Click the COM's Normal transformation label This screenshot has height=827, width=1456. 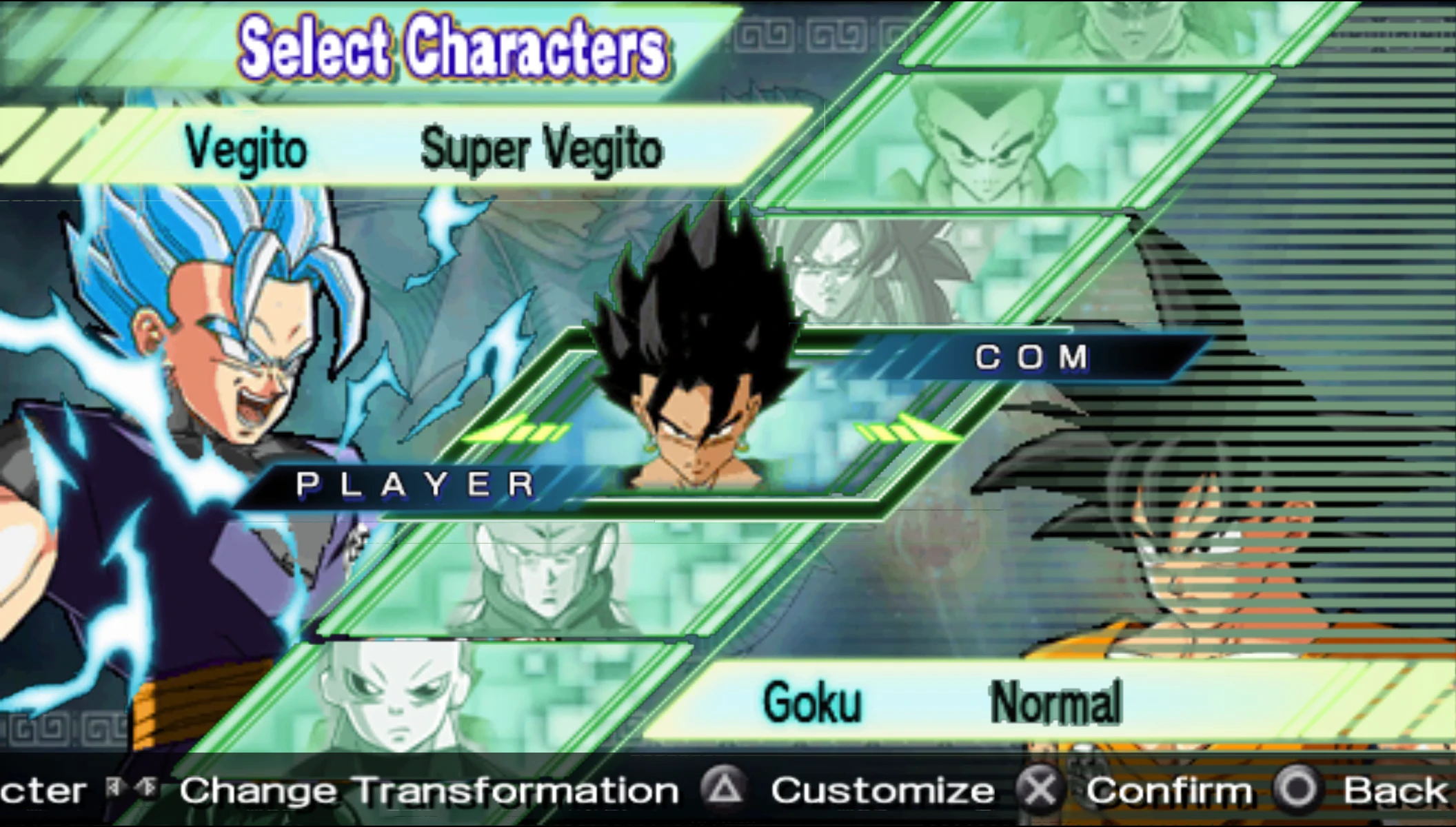point(1055,702)
